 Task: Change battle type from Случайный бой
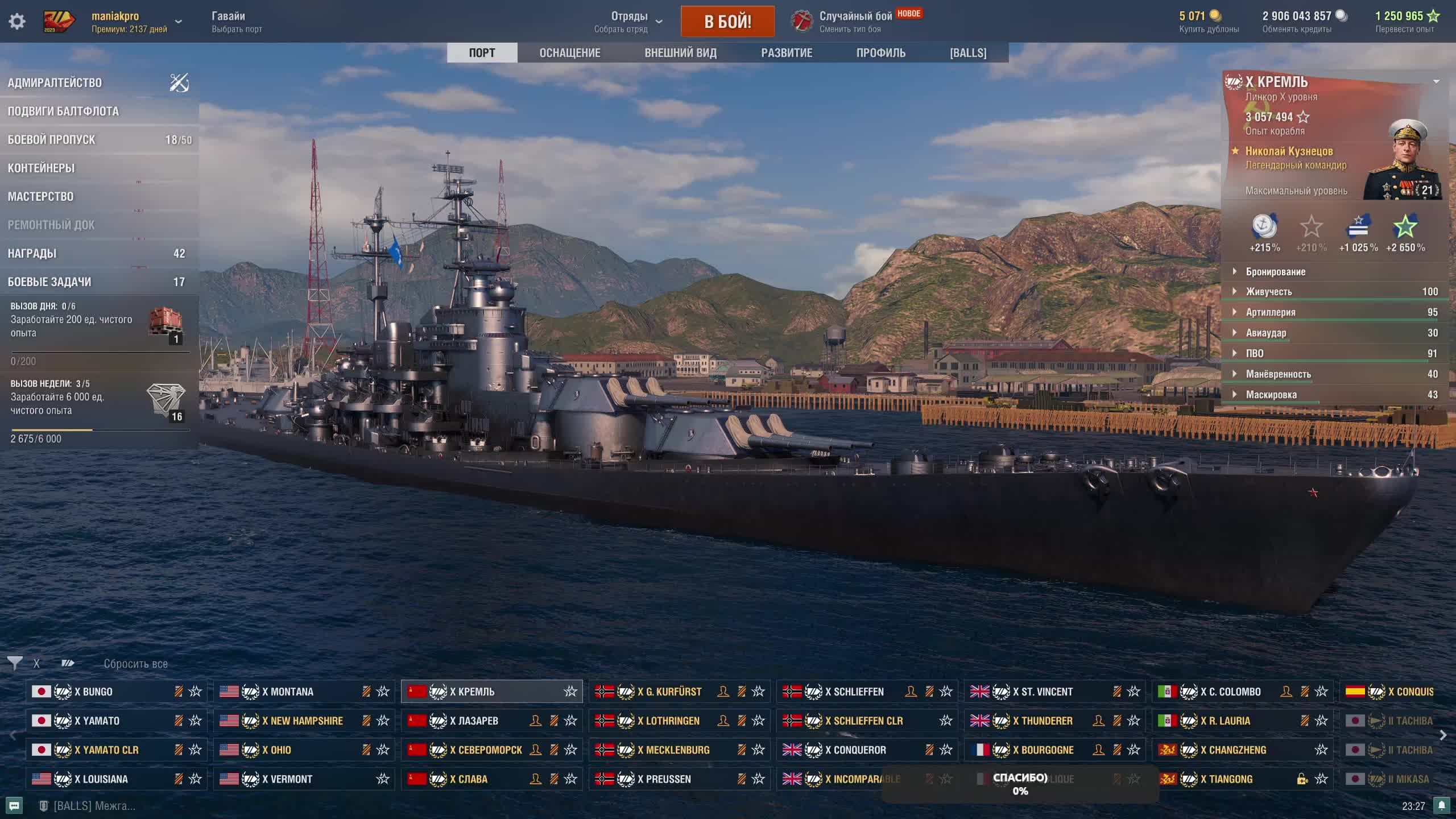click(x=850, y=22)
